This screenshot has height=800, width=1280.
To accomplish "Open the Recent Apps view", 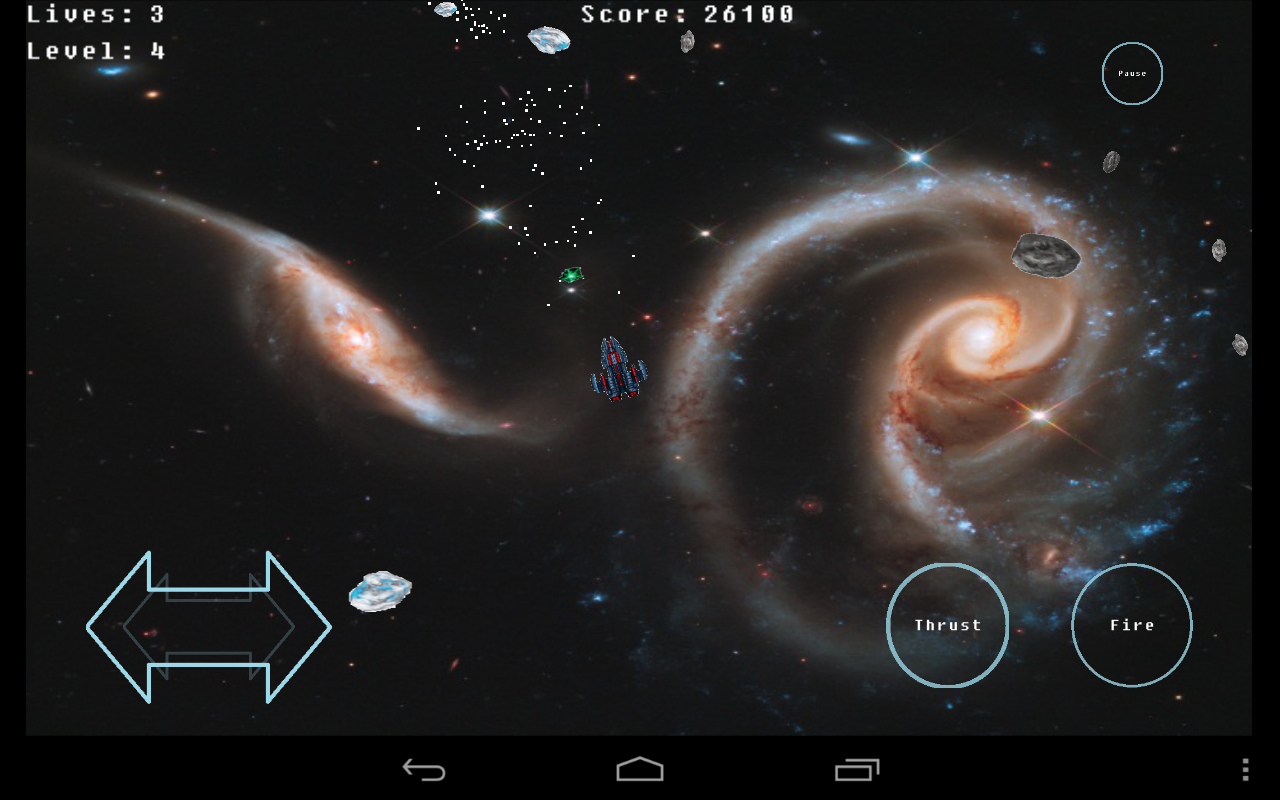I will 855,768.
